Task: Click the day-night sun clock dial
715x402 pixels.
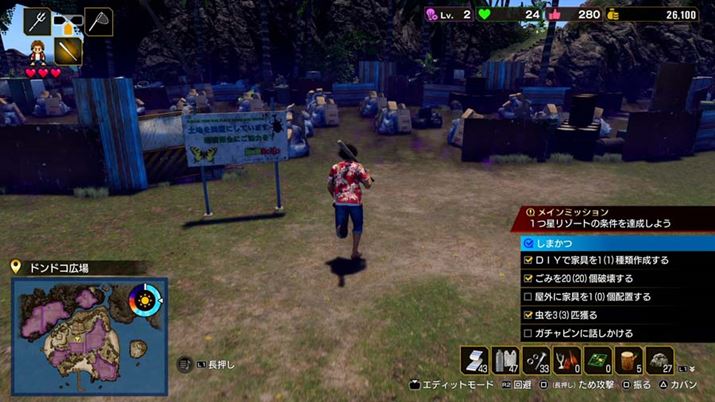Action: pos(146,300)
